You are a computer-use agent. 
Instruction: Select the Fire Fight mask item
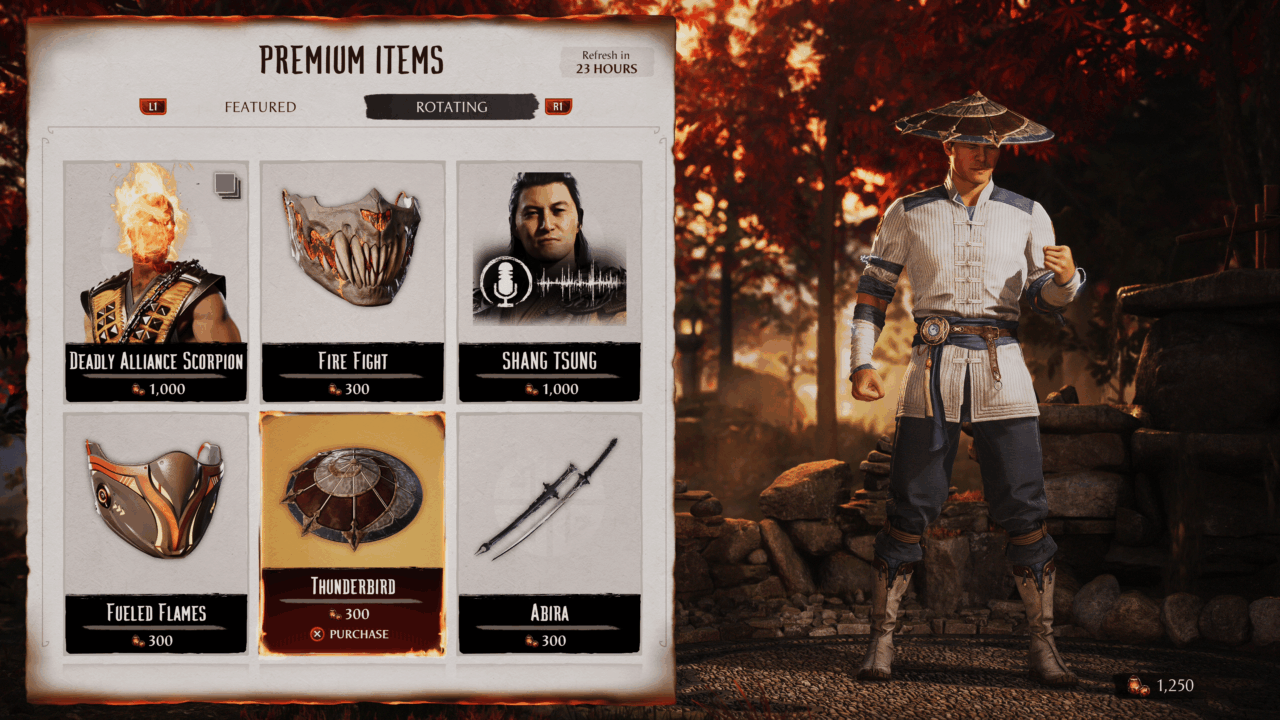point(352,280)
